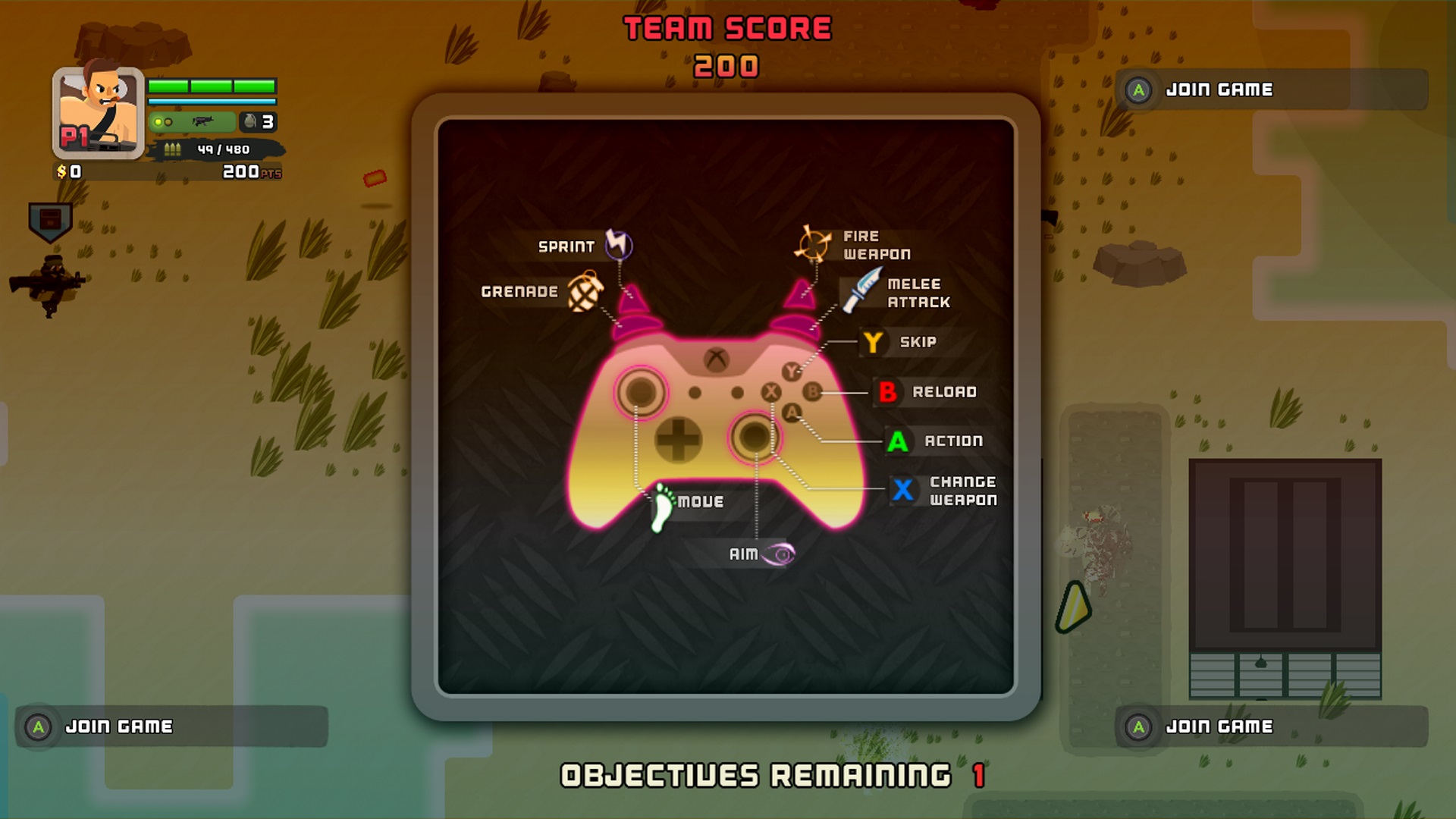The height and width of the screenshot is (819, 1456).
Task: Click the dark shield badge marker
Action: (50, 221)
